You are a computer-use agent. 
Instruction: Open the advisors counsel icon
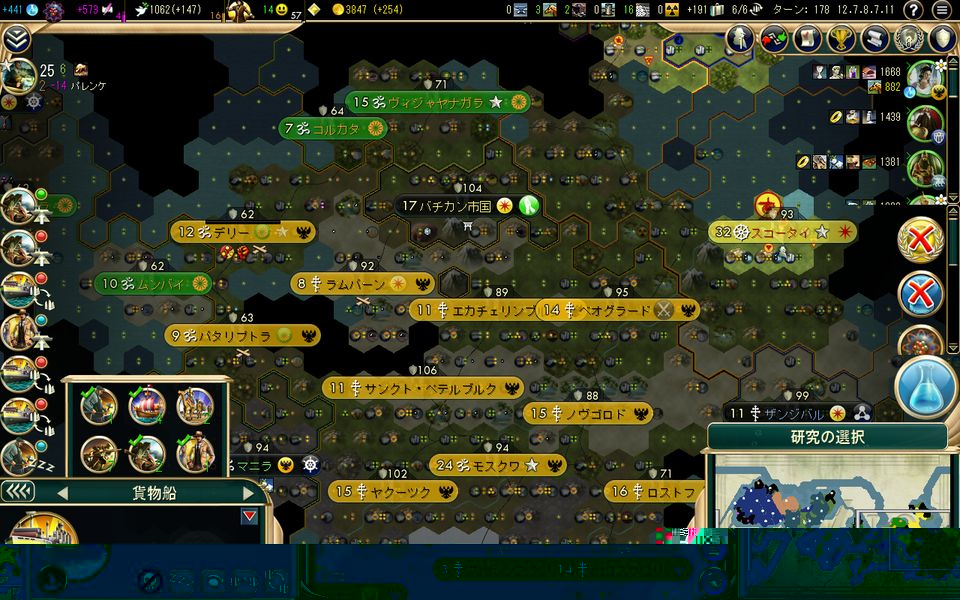pos(739,39)
